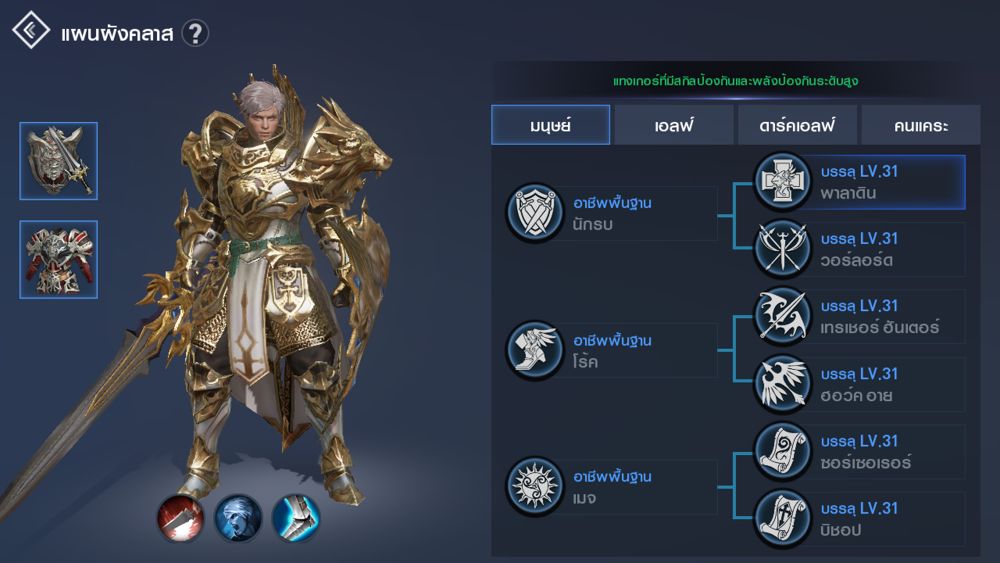Viewport: 1000px width, 563px height.
Task: View the blue face profile skill icon
Action: (238, 518)
